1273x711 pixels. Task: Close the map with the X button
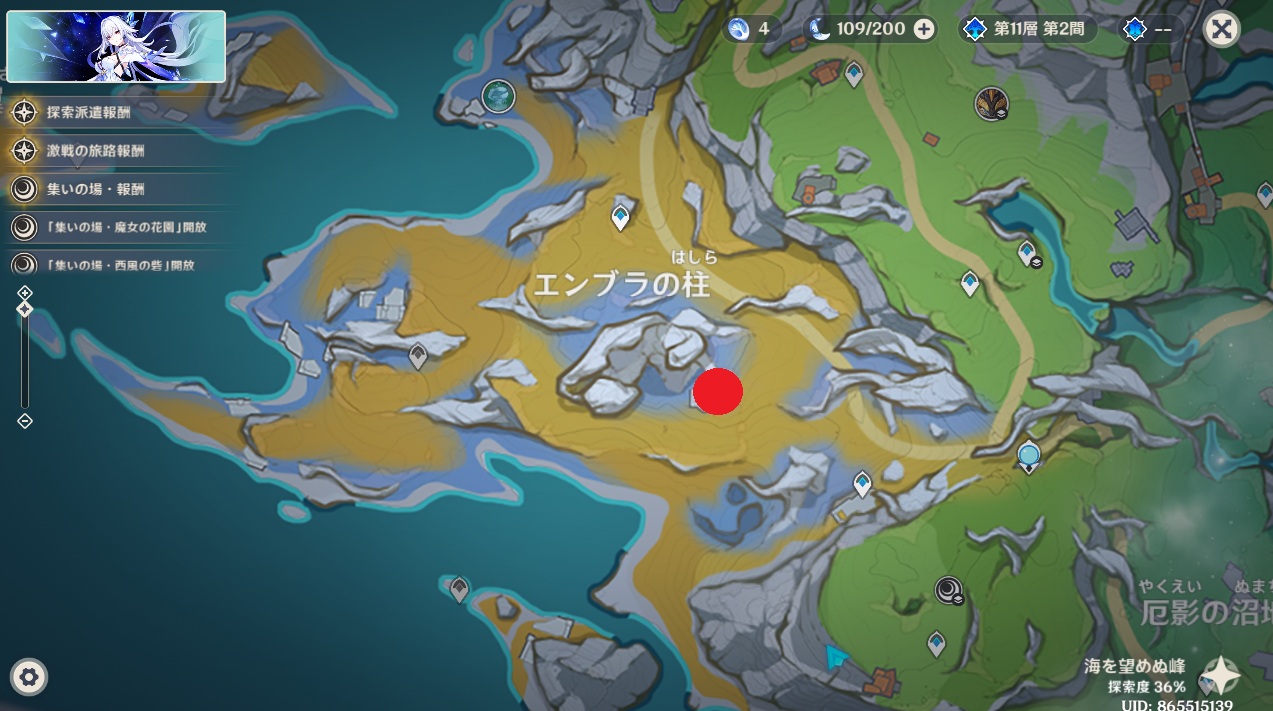[1221, 29]
